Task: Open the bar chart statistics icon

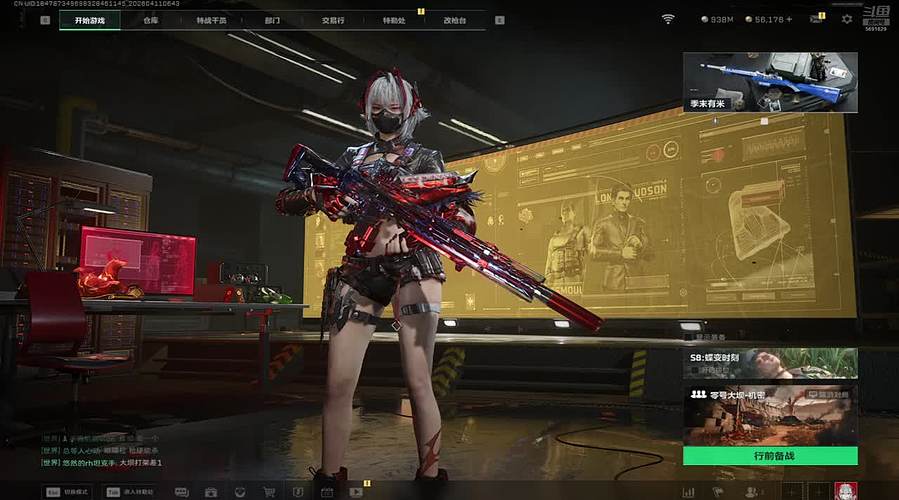Action: pyautogui.click(x=688, y=492)
